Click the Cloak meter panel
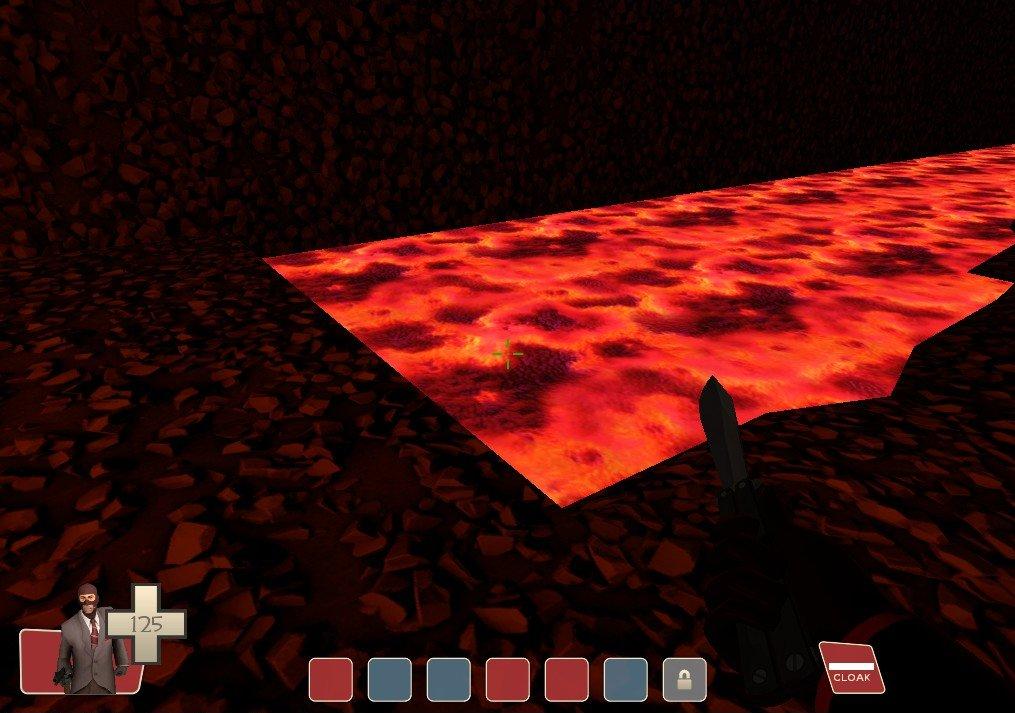 [850, 668]
